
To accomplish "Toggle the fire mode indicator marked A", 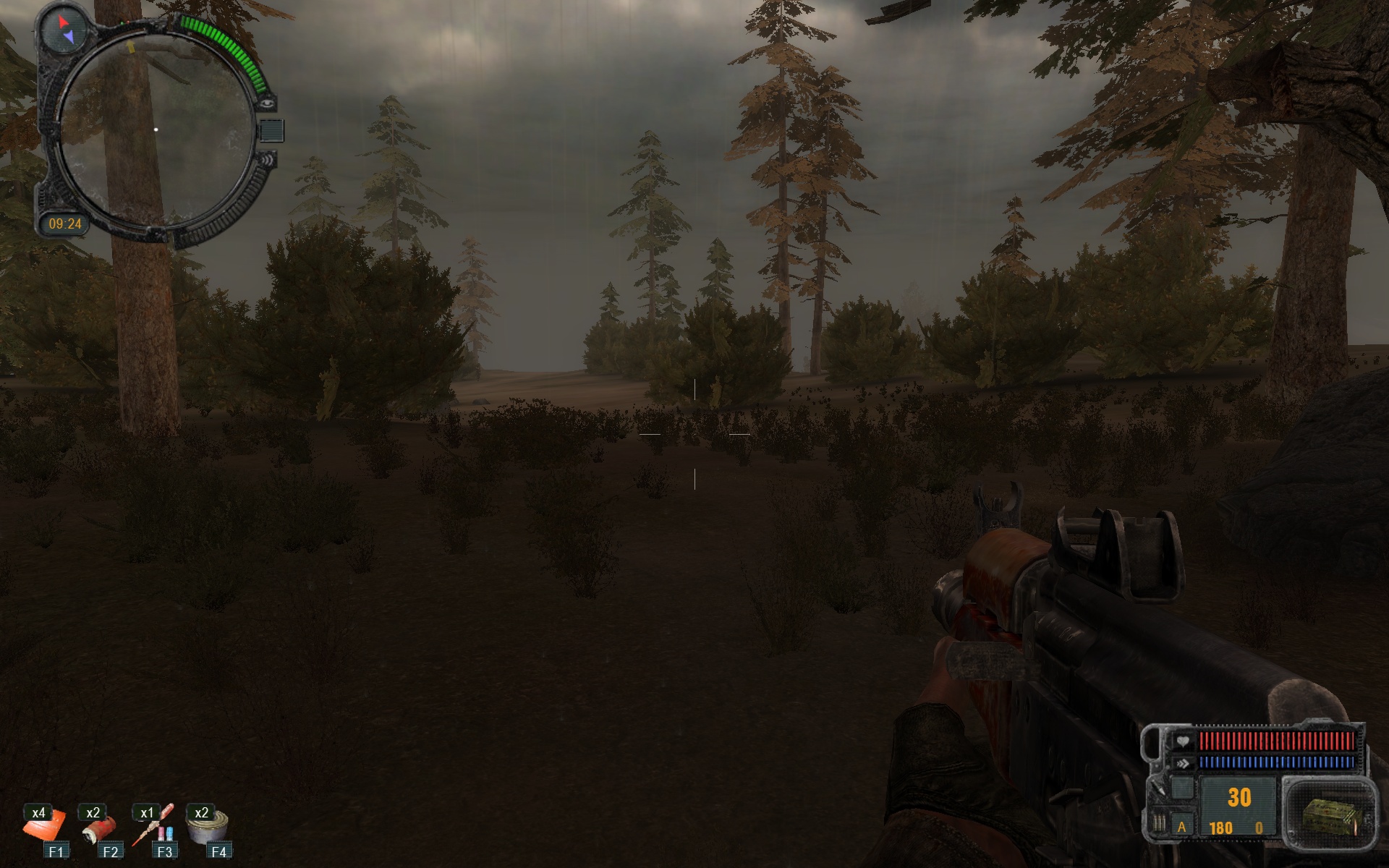I will [x=1182, y=827].
